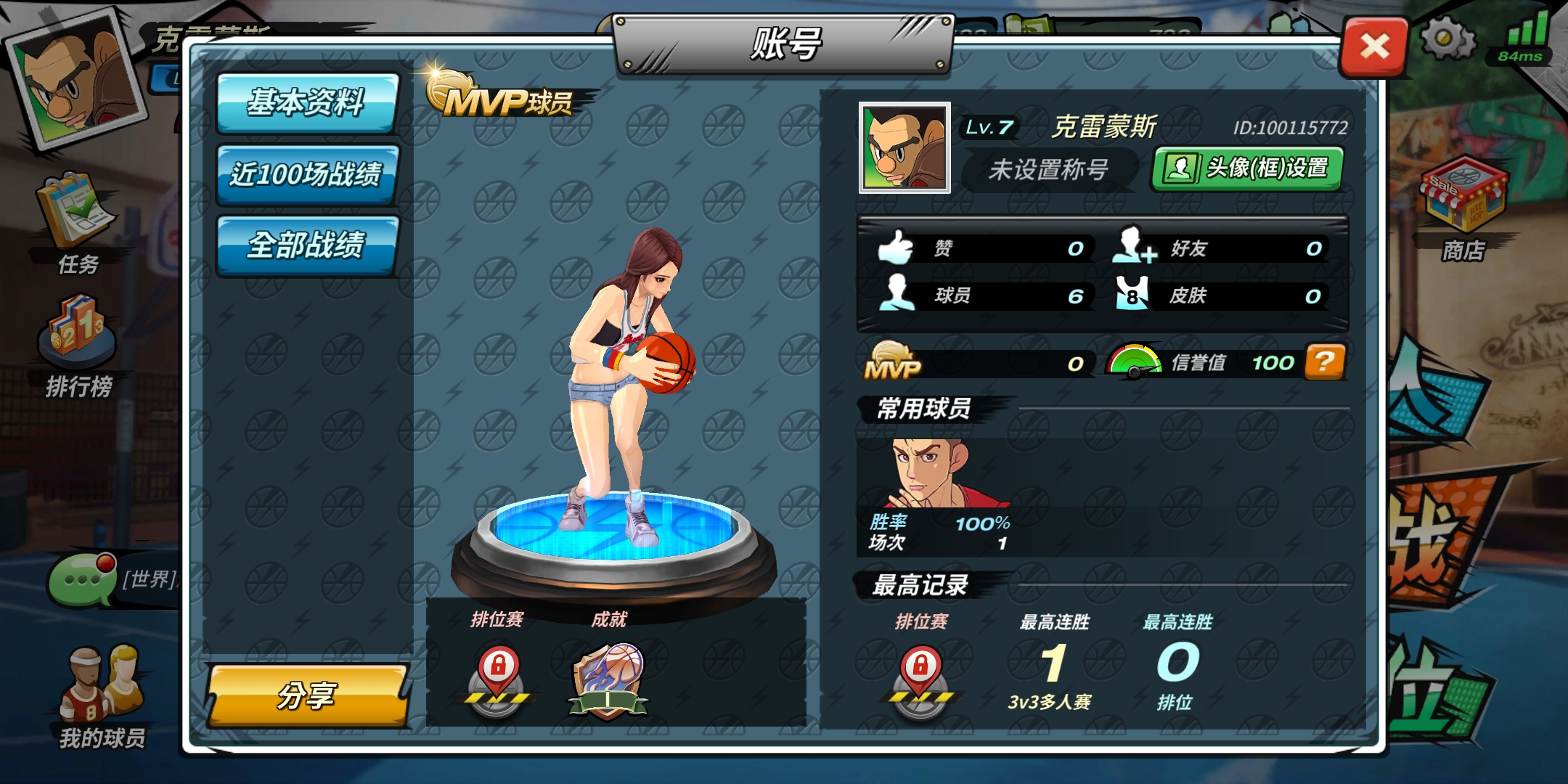Screen dimensions: 1568x784
Task: Tap the yellow 分享 share button
Action: [x=307, y=695]
